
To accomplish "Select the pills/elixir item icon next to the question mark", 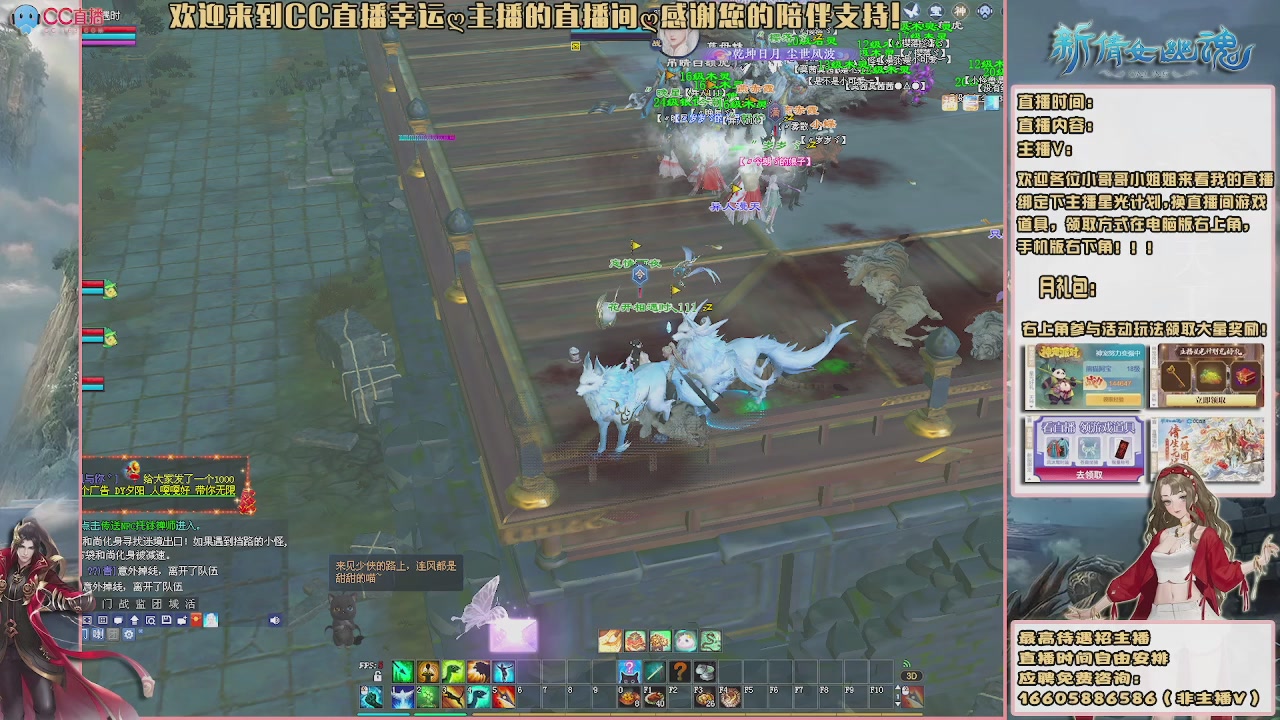I will point(704,671).
